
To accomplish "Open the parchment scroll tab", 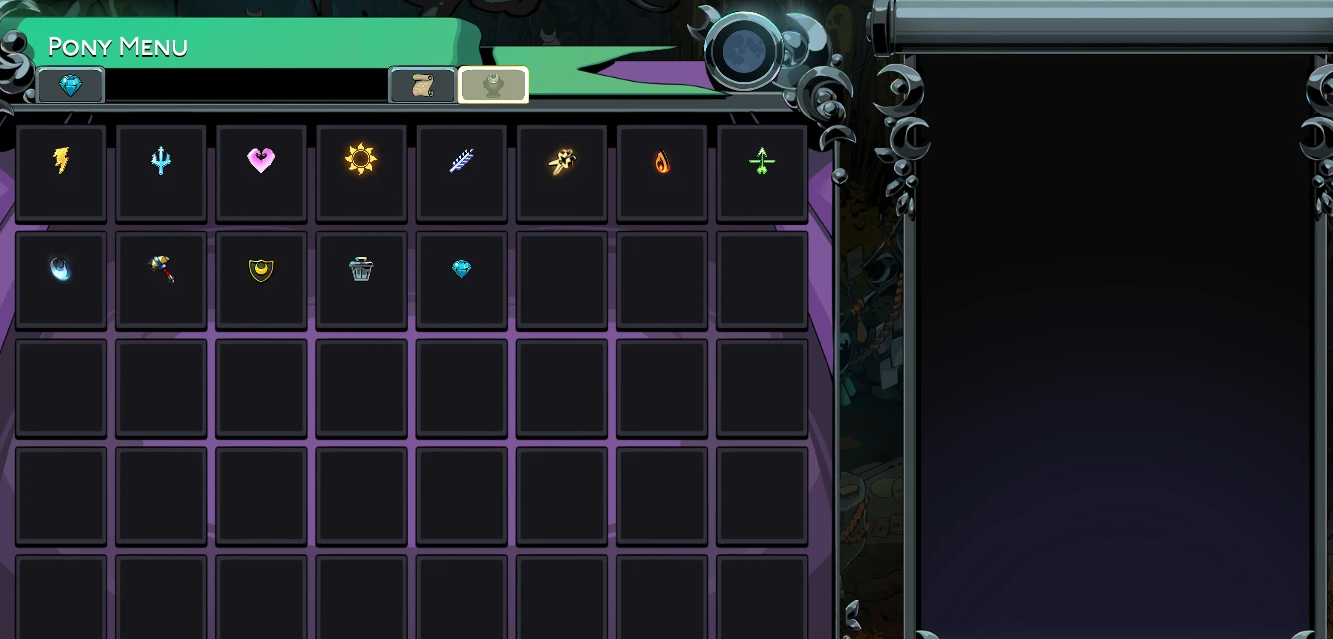I will 422,86.
